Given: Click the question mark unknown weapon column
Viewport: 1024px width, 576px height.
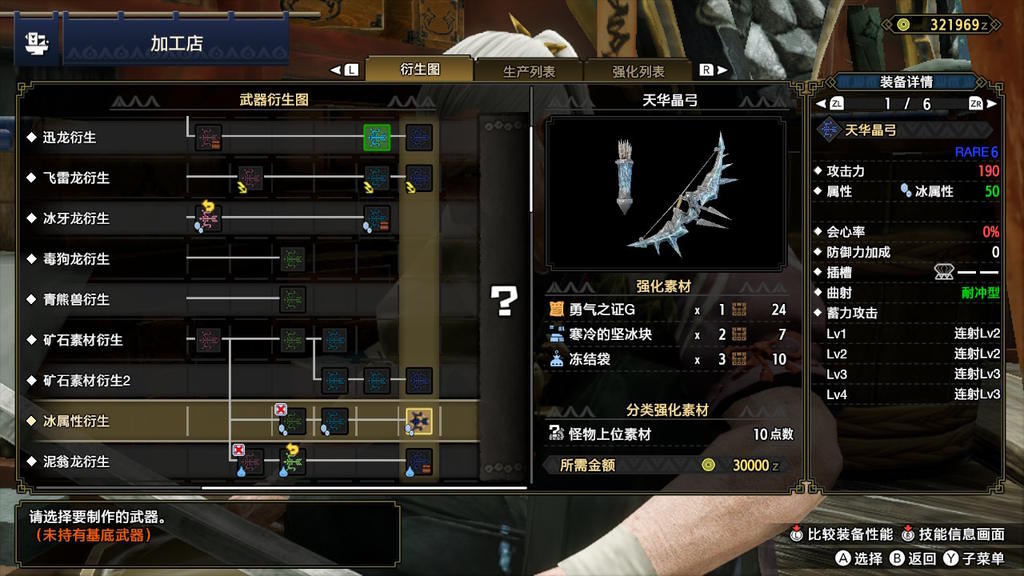Looking at the screenshot, I should click(503, 300).
